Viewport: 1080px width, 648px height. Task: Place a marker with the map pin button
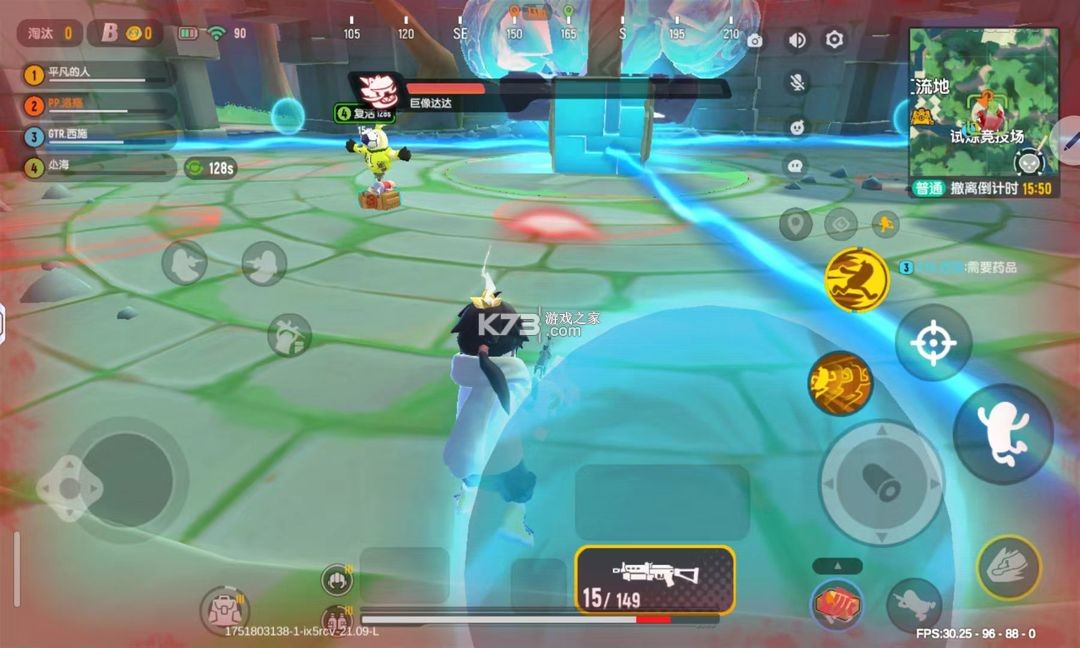point(795,224)
